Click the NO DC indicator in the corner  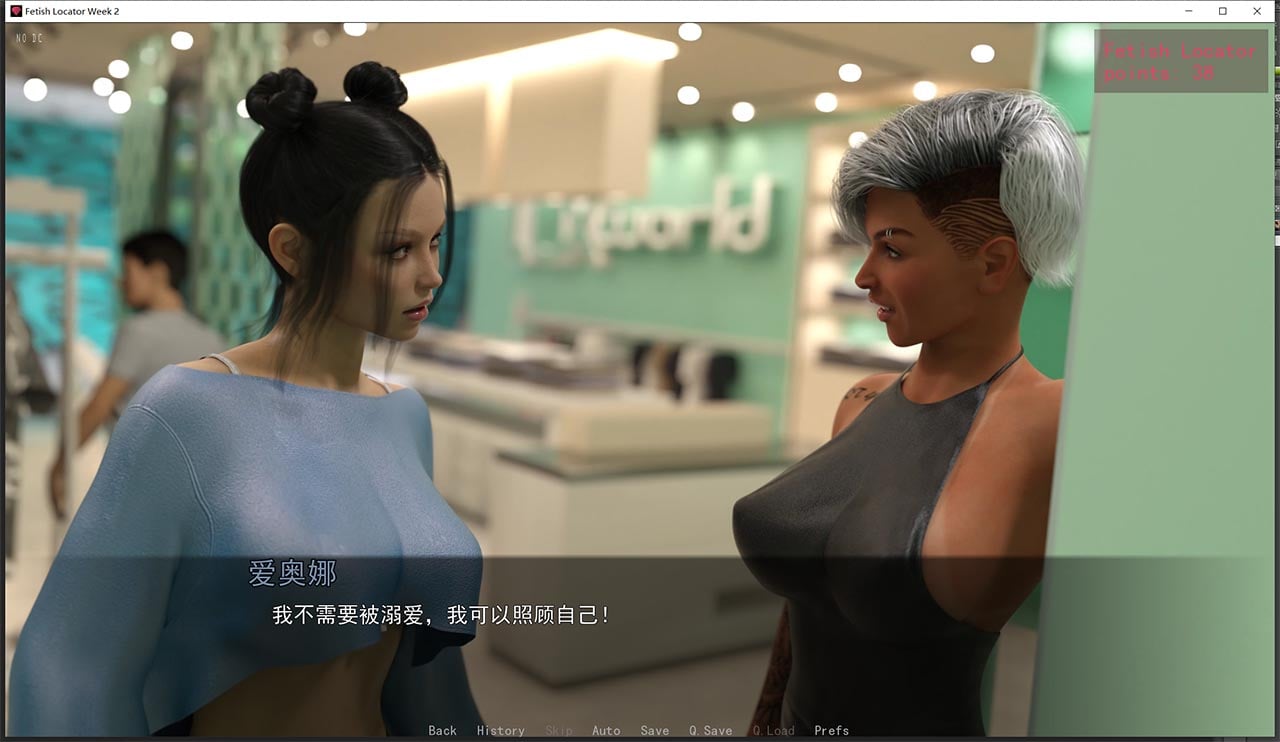click(x=30, y=37)
